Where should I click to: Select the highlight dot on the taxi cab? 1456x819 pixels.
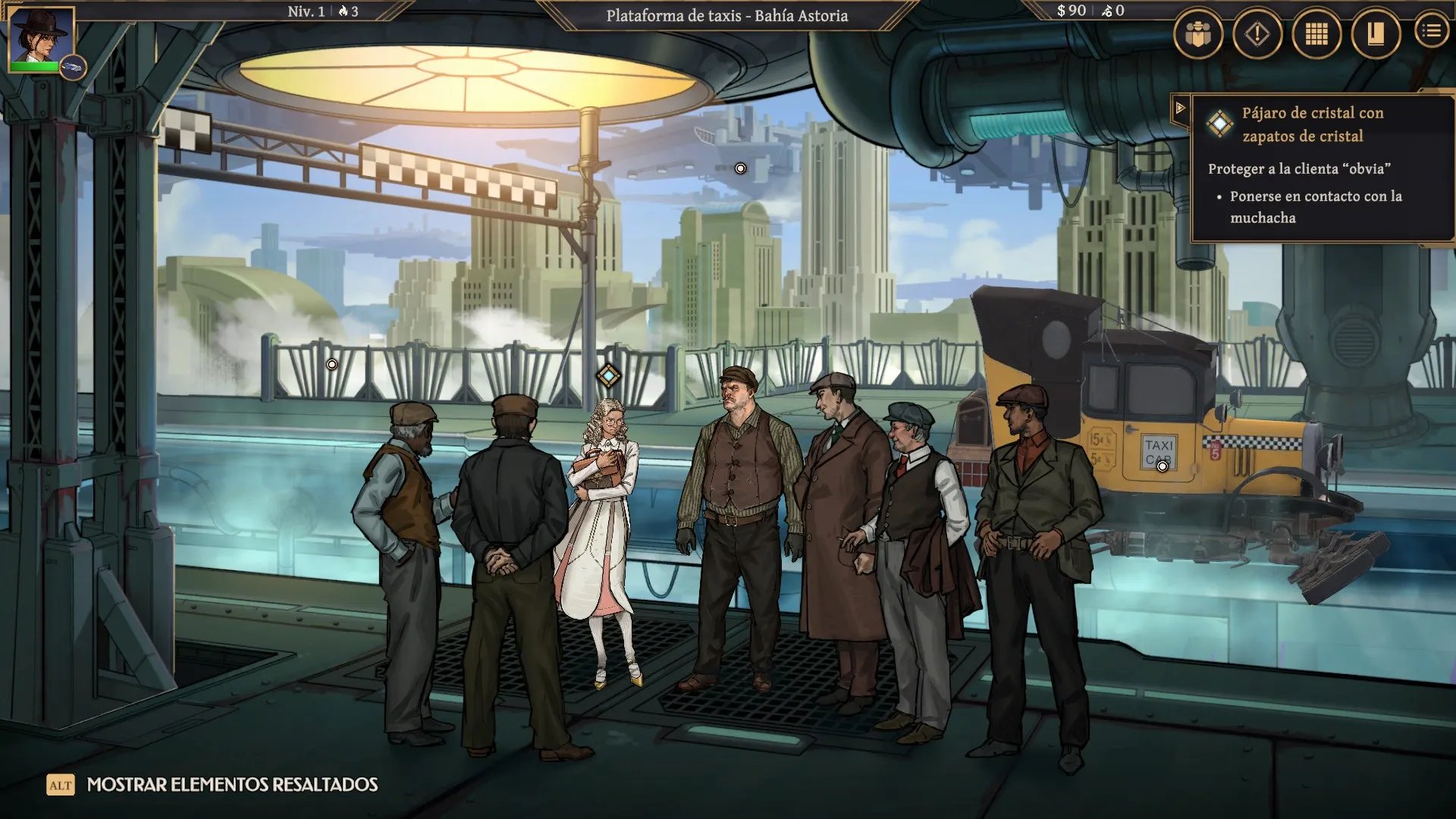click(x=1163, y=466)
